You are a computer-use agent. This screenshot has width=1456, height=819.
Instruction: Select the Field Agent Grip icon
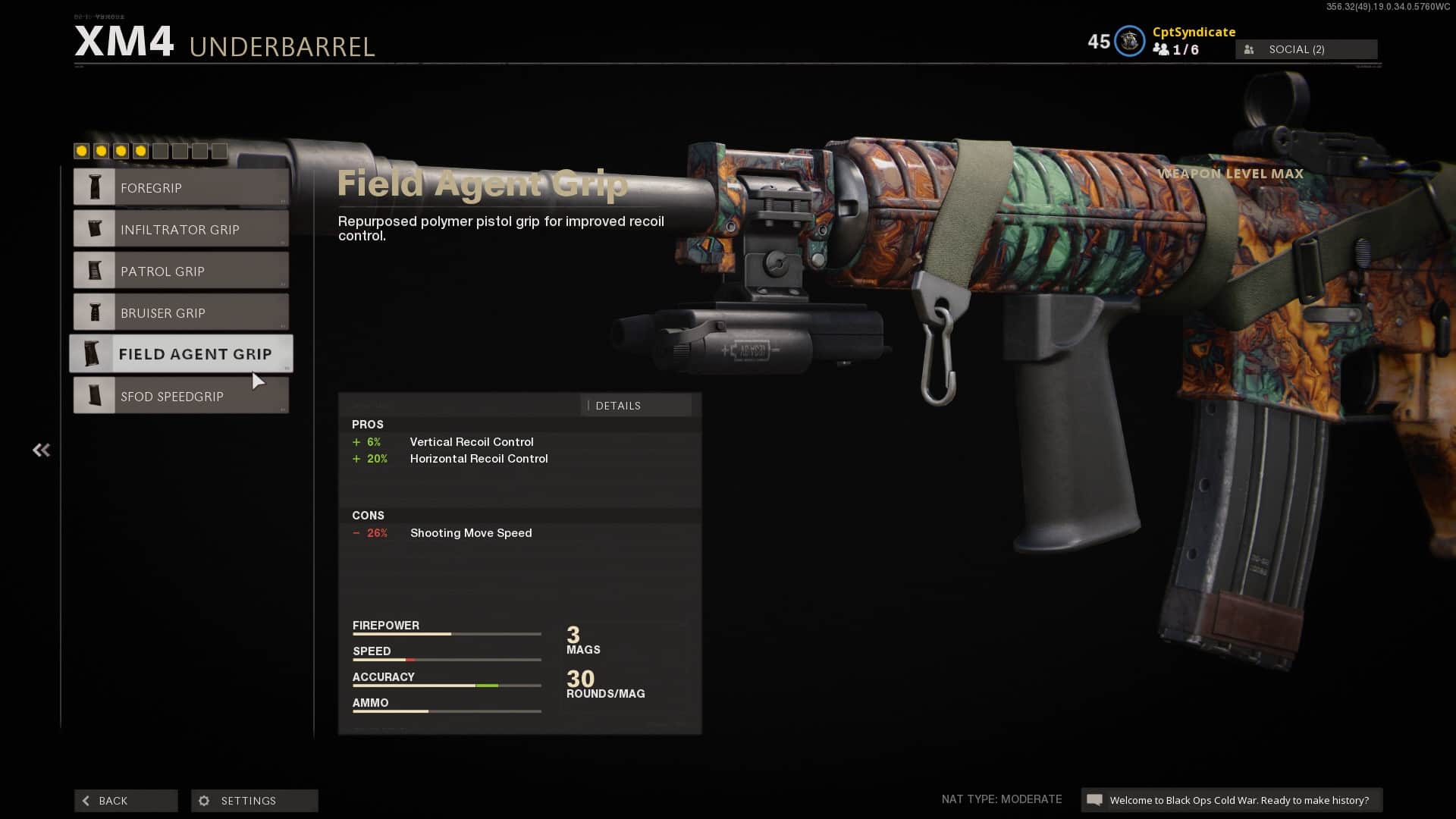[x=95, y=353]
